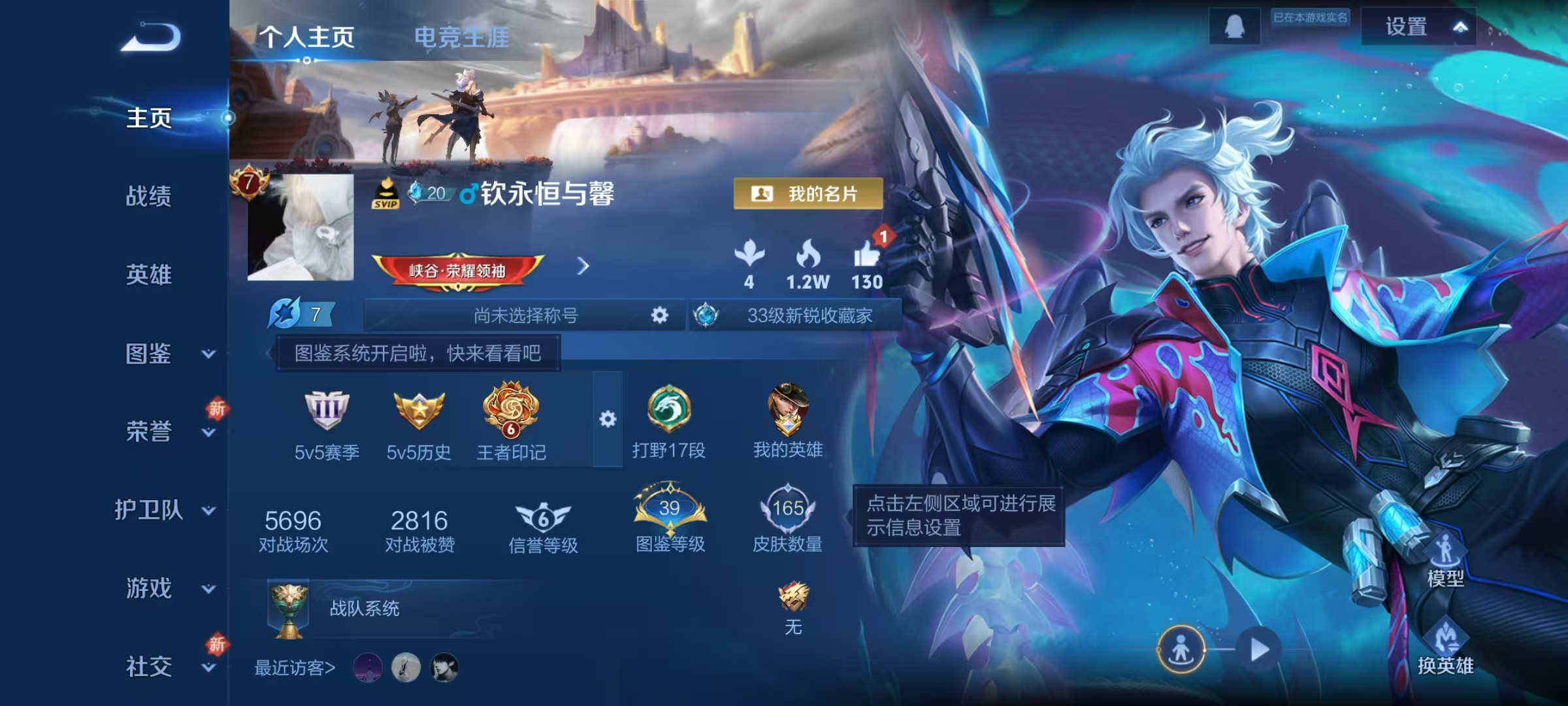This screenshot has height=706, width=1568.
Task: Click the gear beside 尚未选择称号
Action: [659, 314]
